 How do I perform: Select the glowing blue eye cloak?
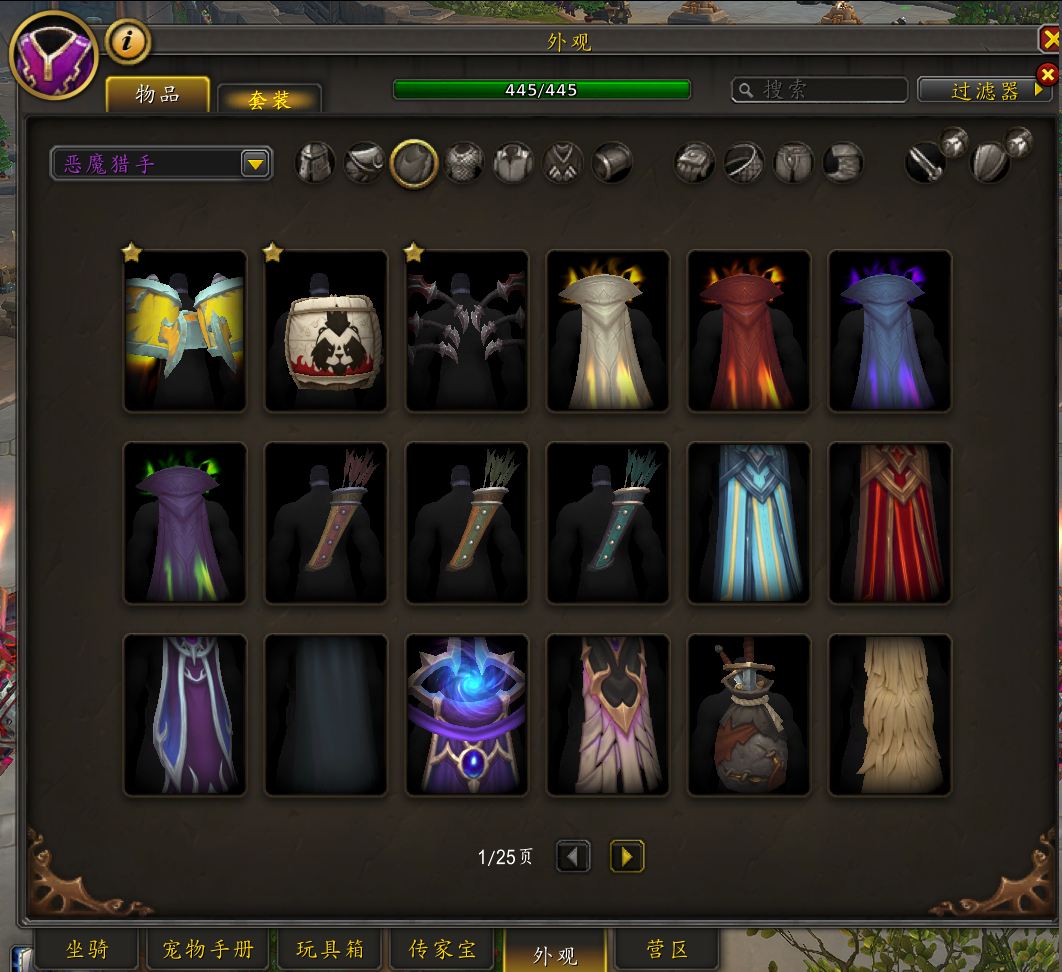click(467, 715)
